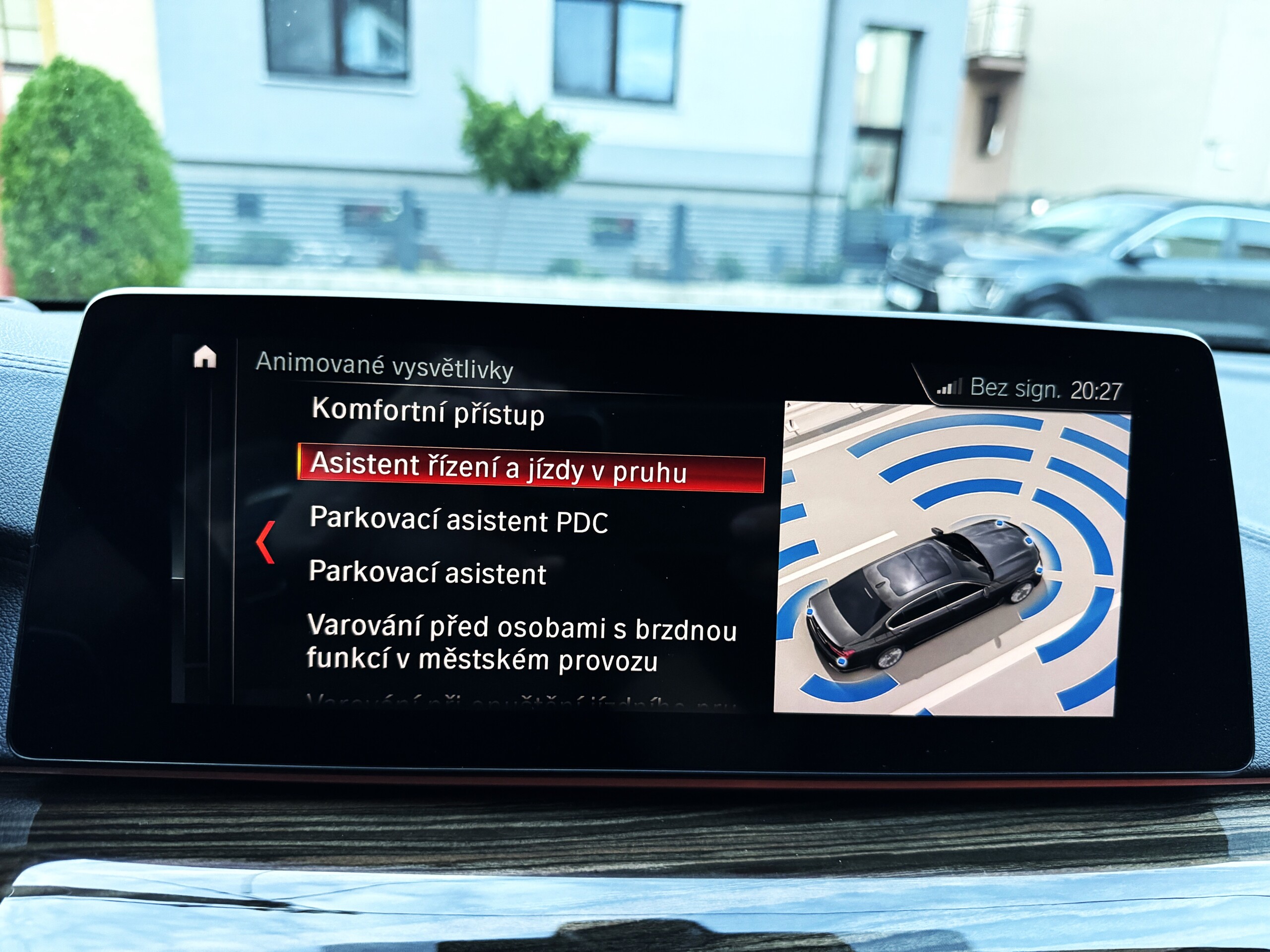View the parking sensor animation preview
Image resolution: width=1270 pixels, height=952 pixels.
click(x=952, y=559)
